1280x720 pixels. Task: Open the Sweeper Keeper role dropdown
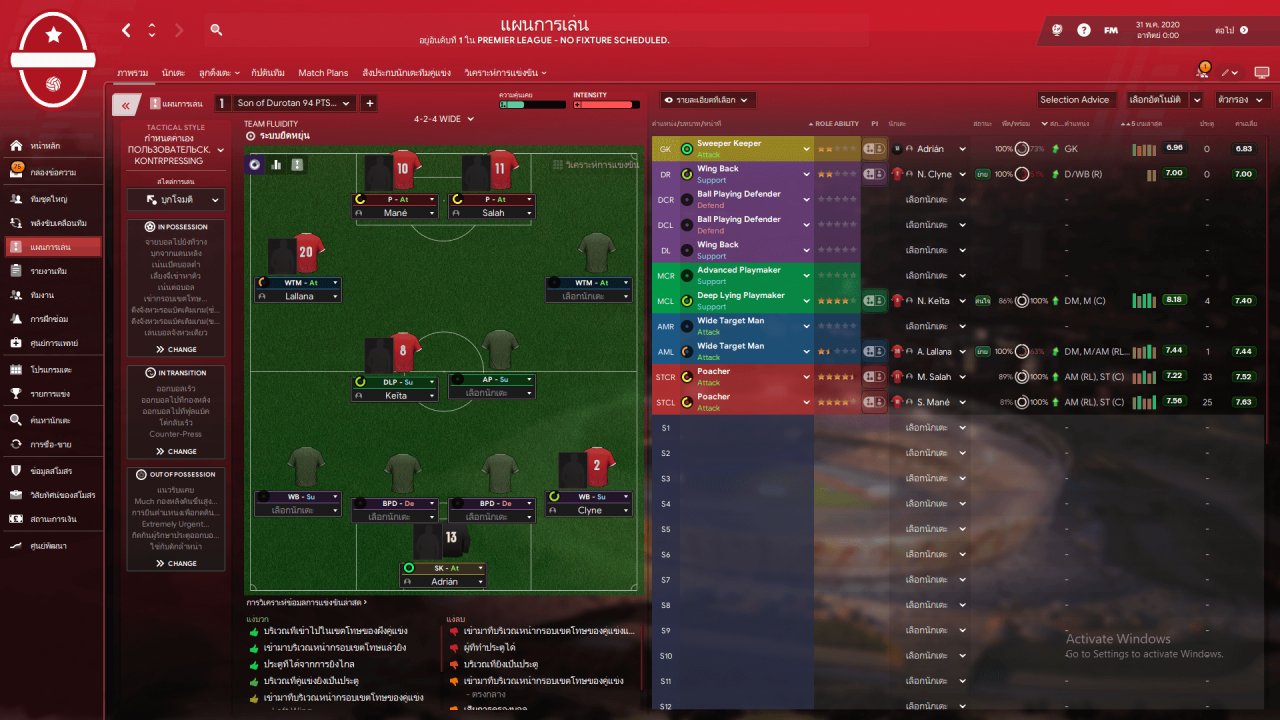coord(806,149)
